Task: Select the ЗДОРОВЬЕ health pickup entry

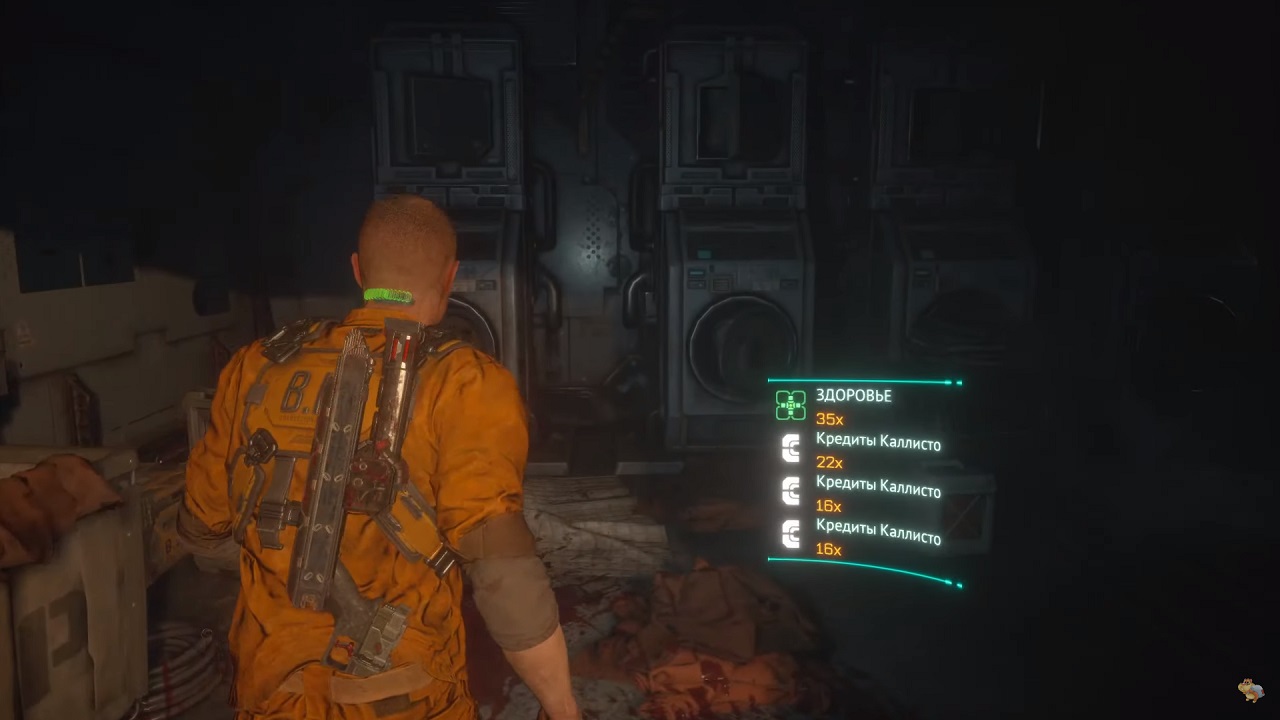Action: [x=853, y=396]
